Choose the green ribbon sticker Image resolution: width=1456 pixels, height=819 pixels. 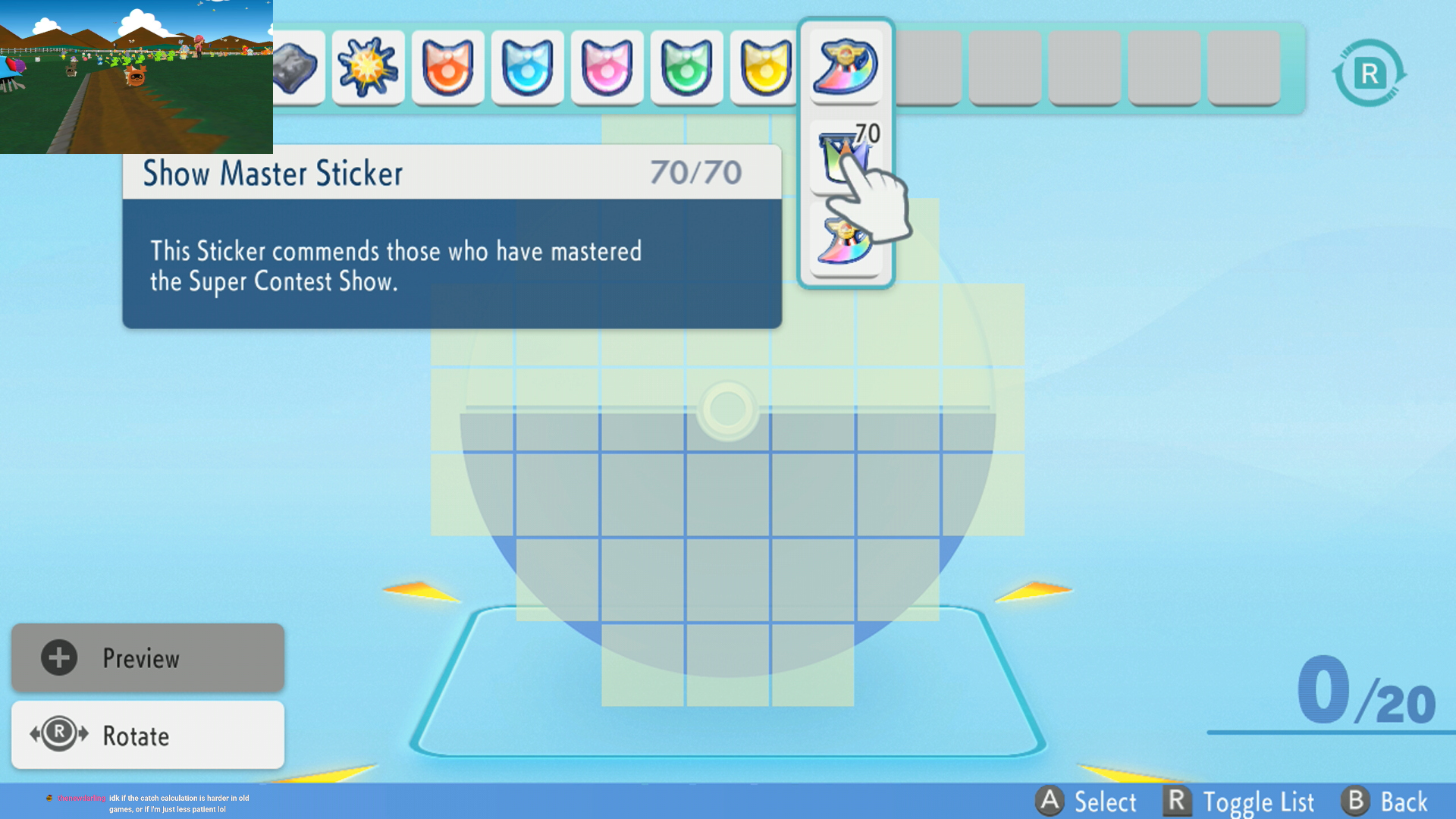(686, 68)
